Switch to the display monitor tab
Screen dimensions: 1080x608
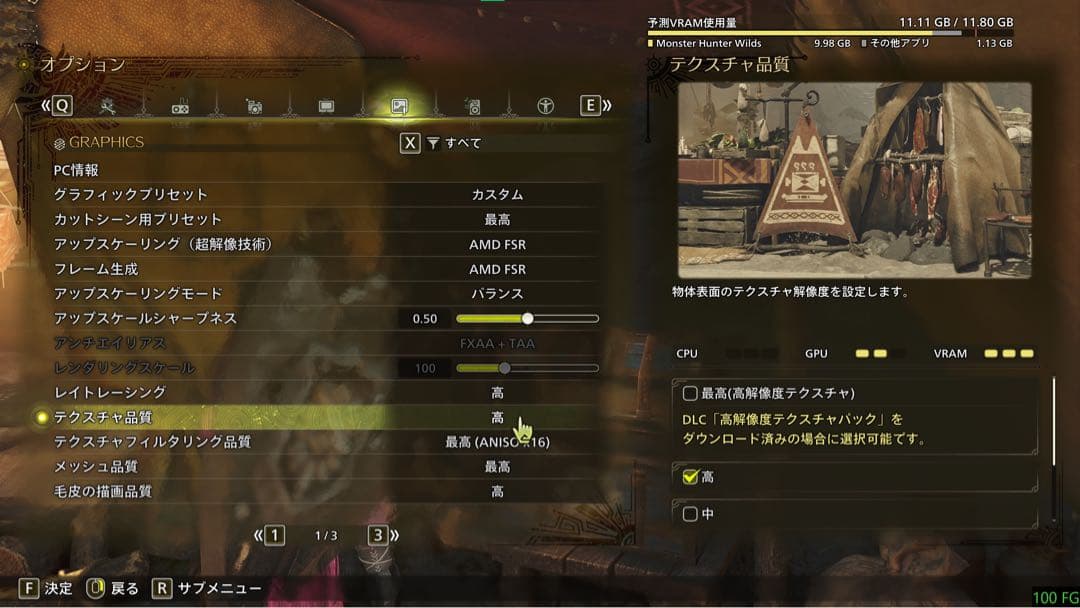pyautogui.click(x=326, y=106)
